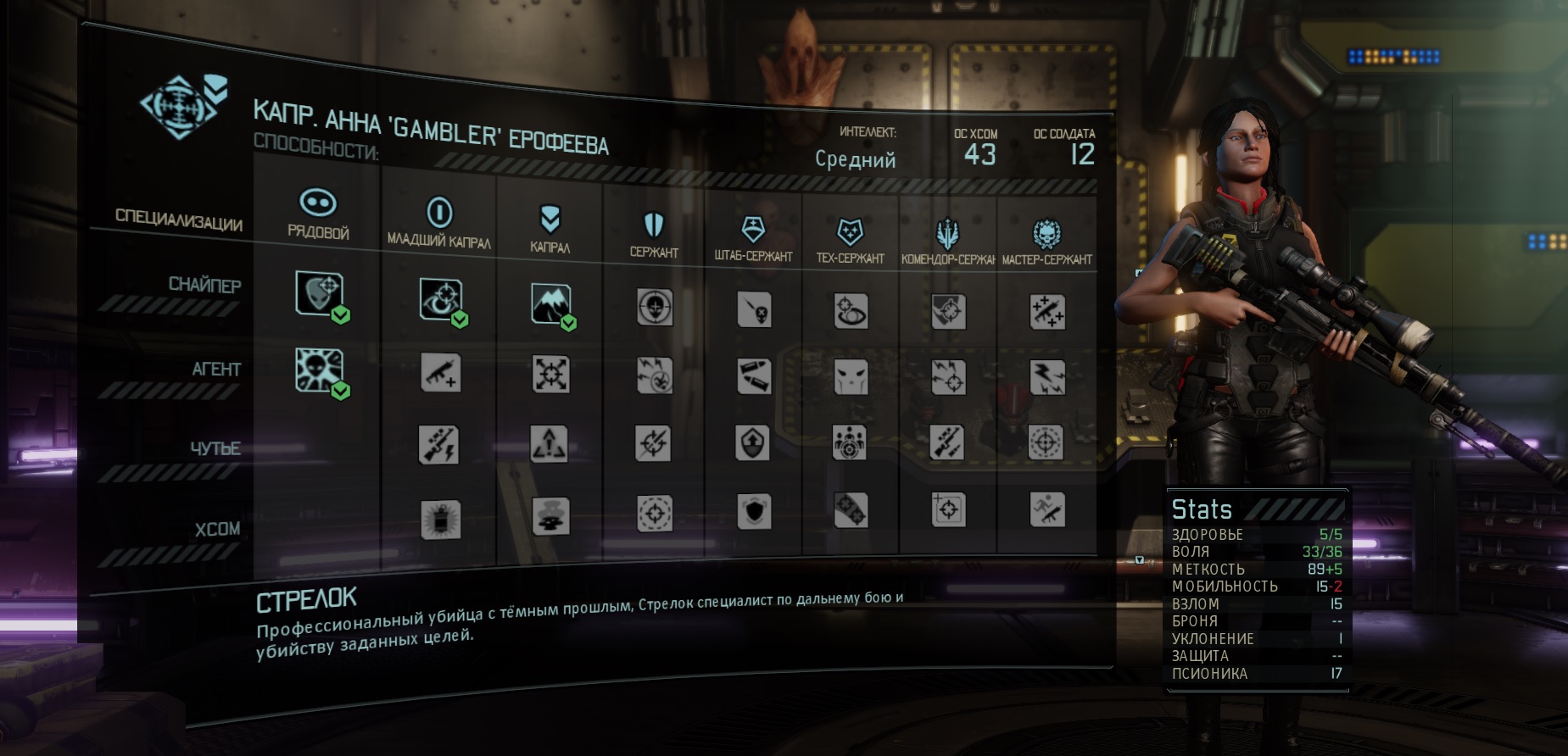The image size is (1568, 756).
Task: Select the squad of people over target ability
Action: (850, 442)
